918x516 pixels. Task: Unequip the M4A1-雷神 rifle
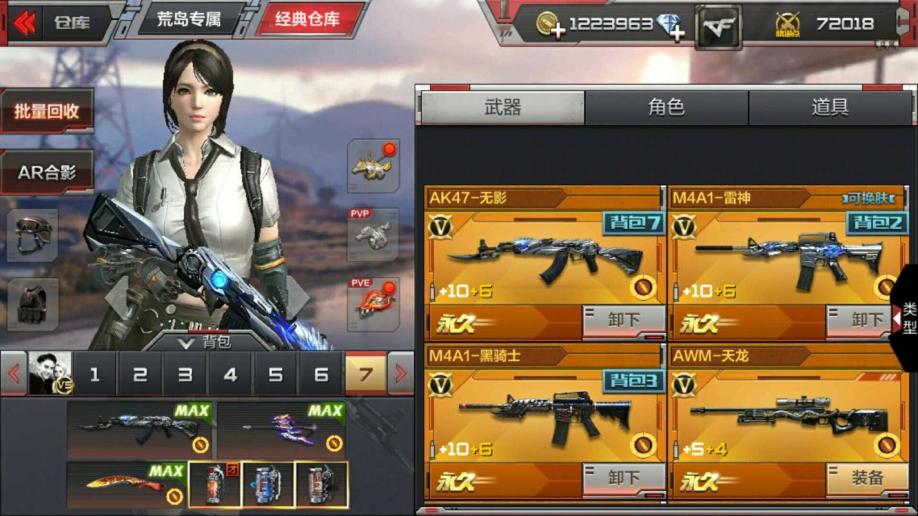pos(866,321)
